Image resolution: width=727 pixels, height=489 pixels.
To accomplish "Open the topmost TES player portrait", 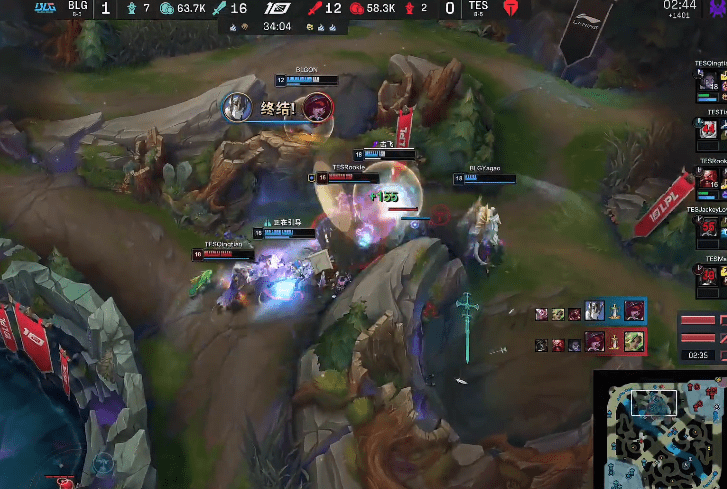I will point(709,84).
